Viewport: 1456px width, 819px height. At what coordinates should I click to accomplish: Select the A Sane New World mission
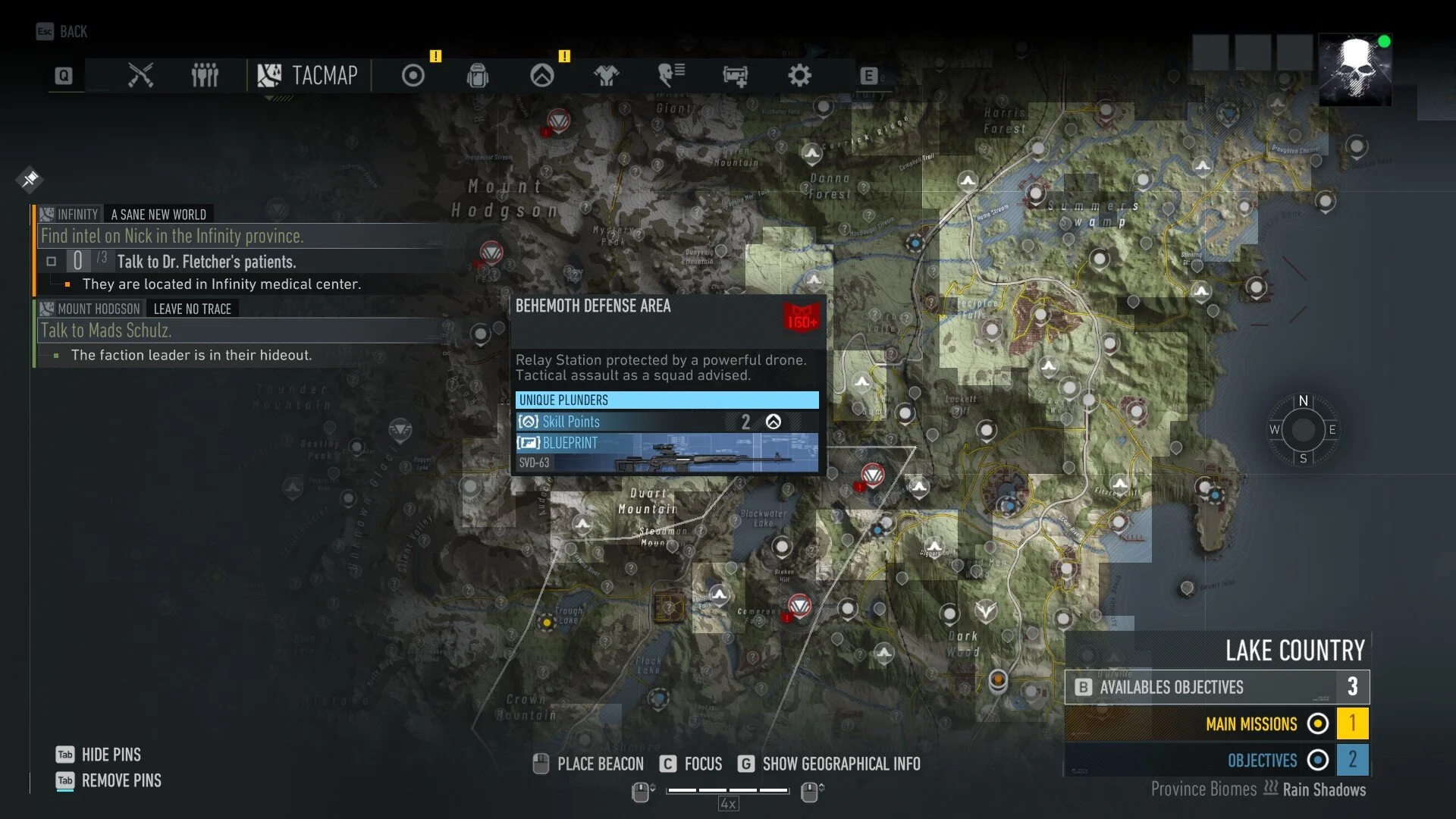coord(158,215)
